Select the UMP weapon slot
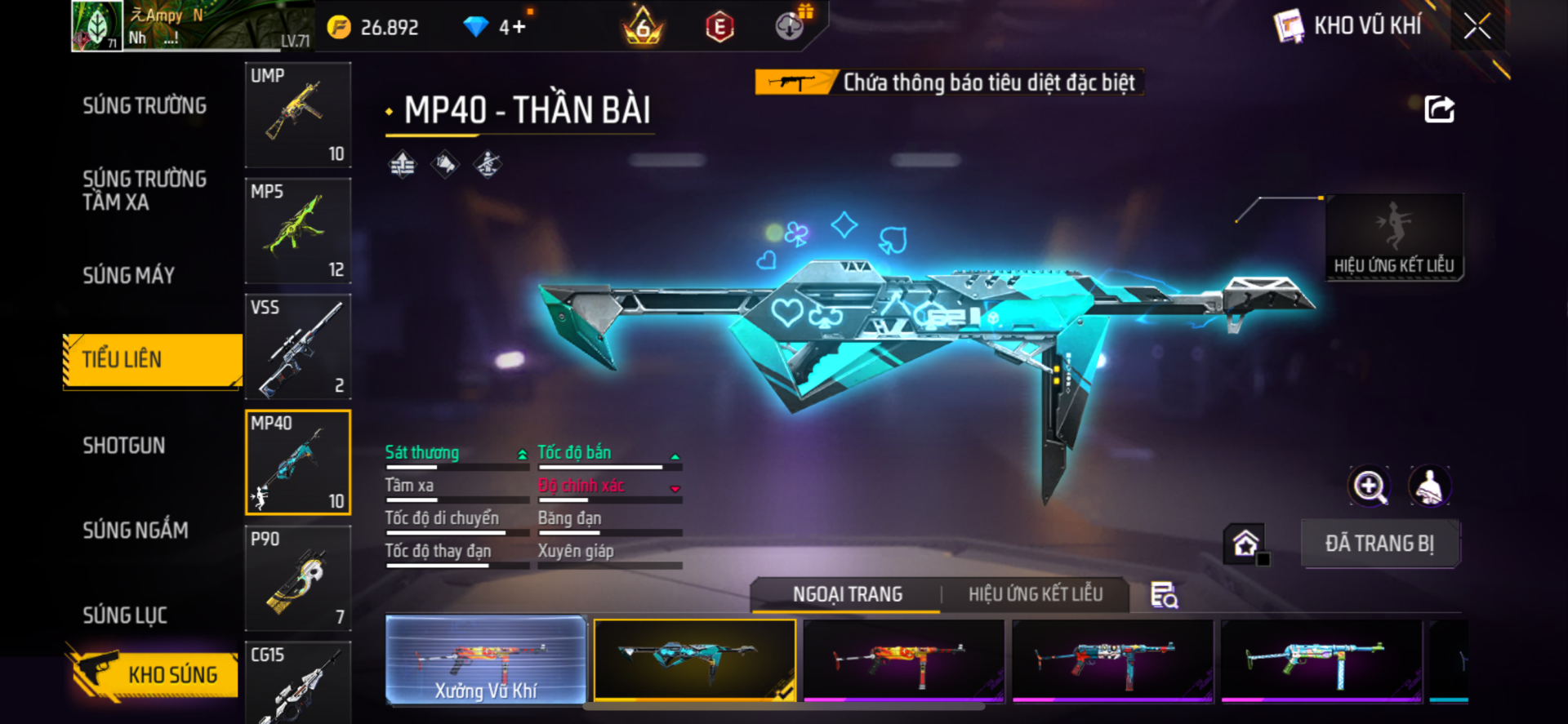The image size is (1568, 724). [298, 115]
